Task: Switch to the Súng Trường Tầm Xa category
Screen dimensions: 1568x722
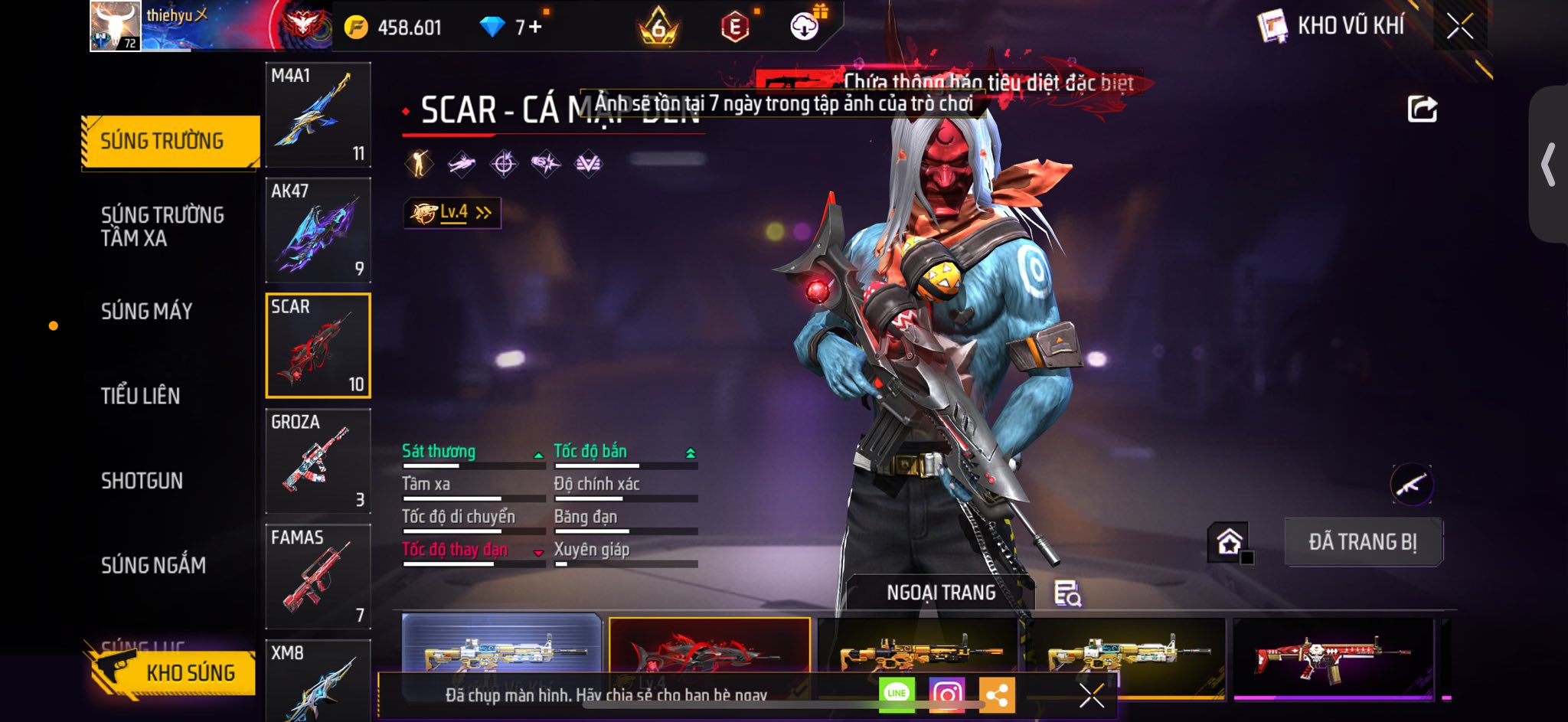Action: [x=162, y=226]
